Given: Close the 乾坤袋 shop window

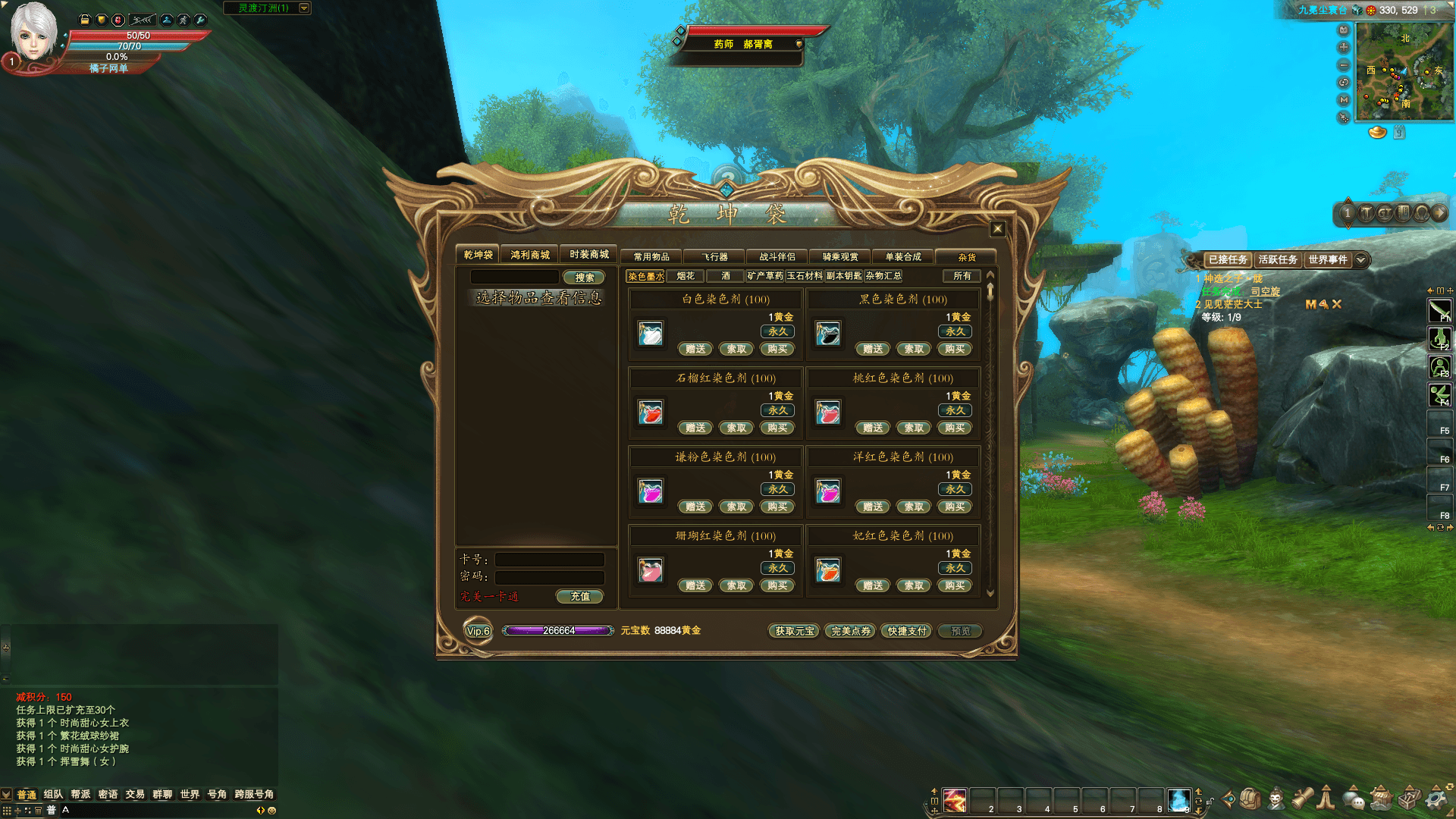Looking at the screenshot, I should point(997,229).
